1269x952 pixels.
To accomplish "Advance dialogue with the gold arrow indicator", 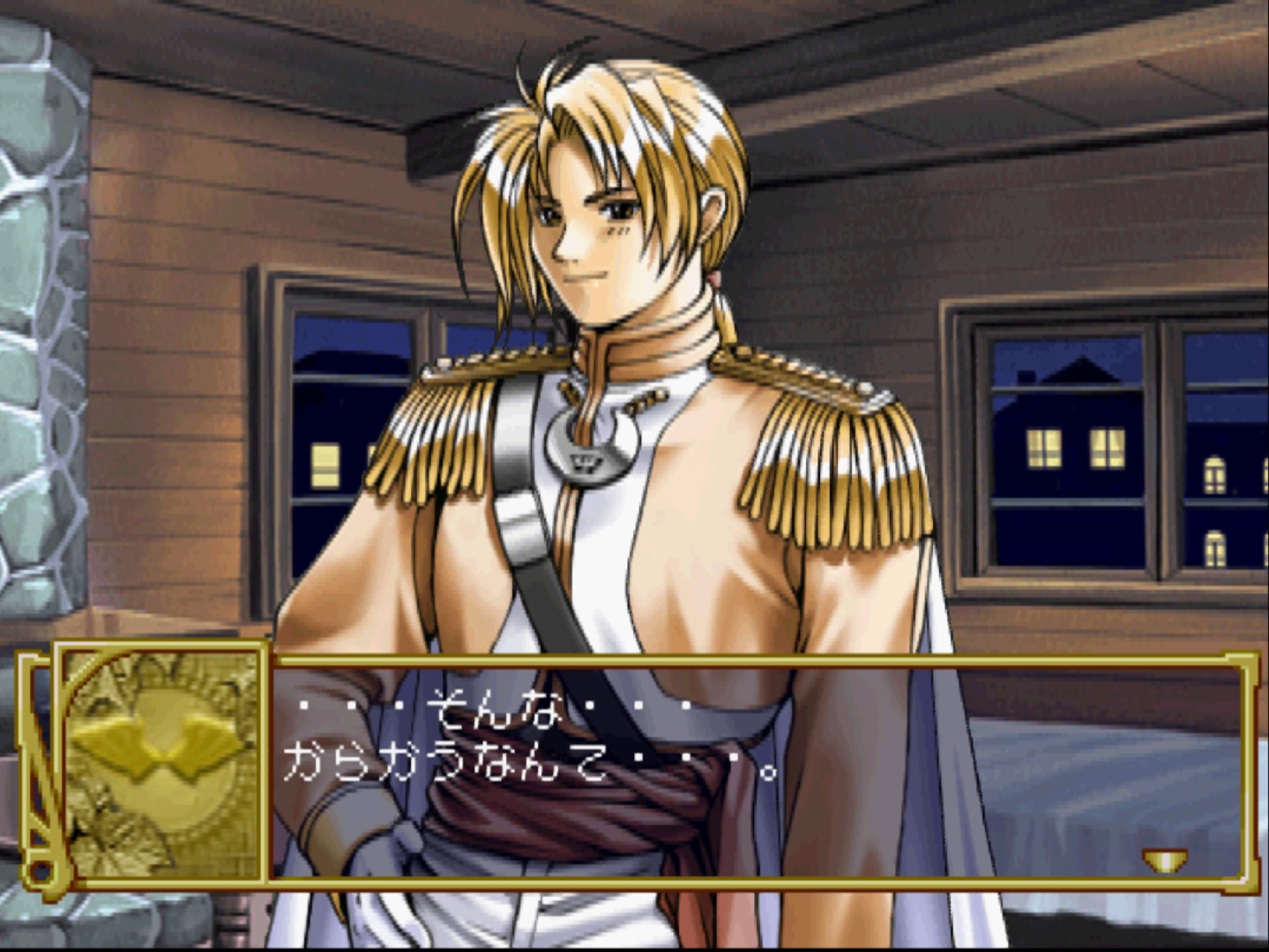I will point(1163,859).
